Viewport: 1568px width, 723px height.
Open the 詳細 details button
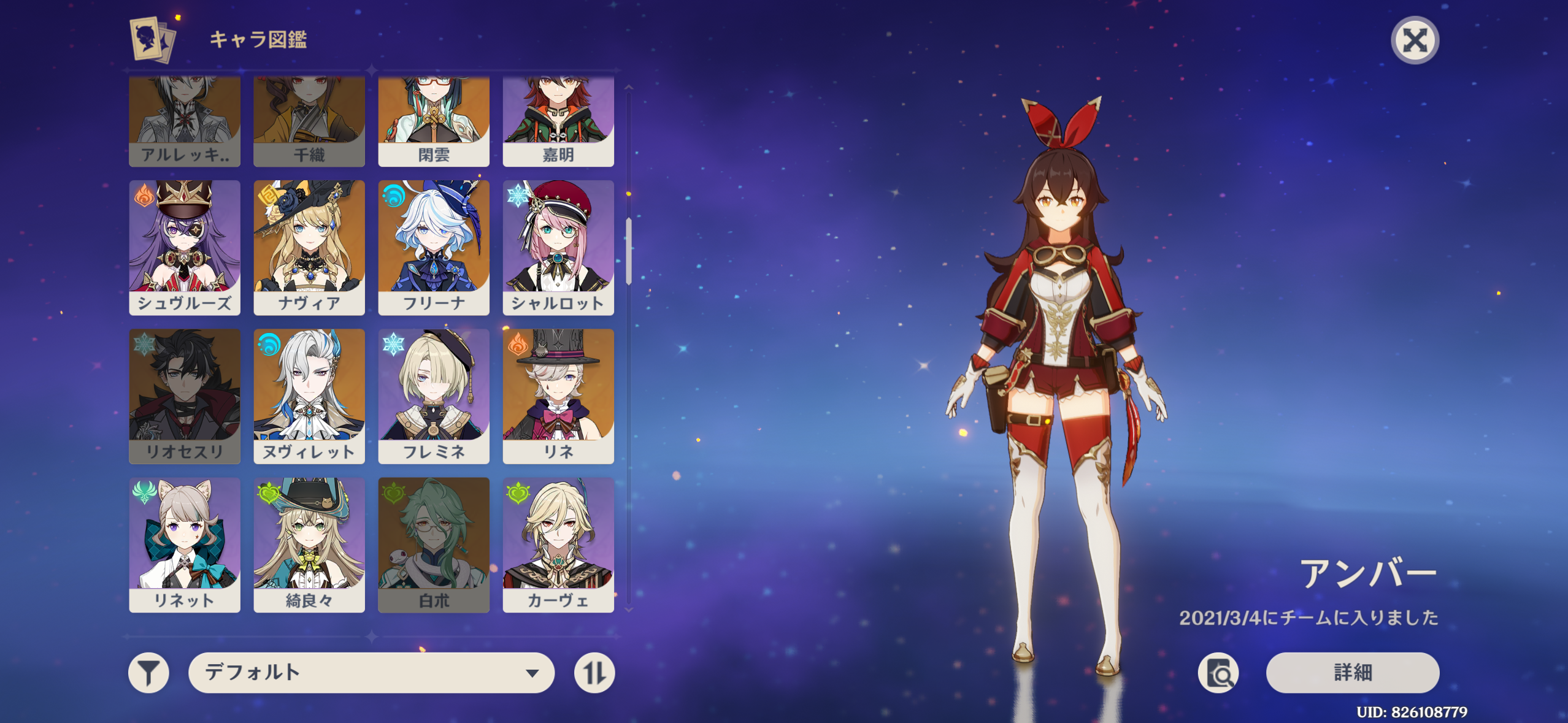click(x=1352, y=673)
